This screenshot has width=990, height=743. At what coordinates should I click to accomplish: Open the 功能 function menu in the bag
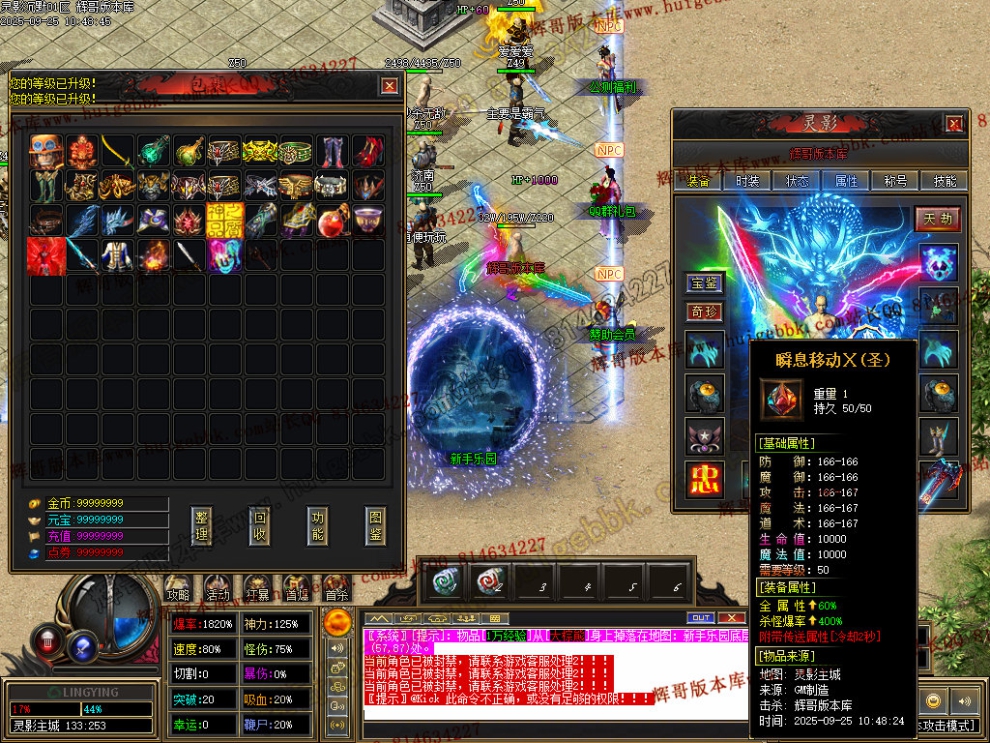(318, 525)
